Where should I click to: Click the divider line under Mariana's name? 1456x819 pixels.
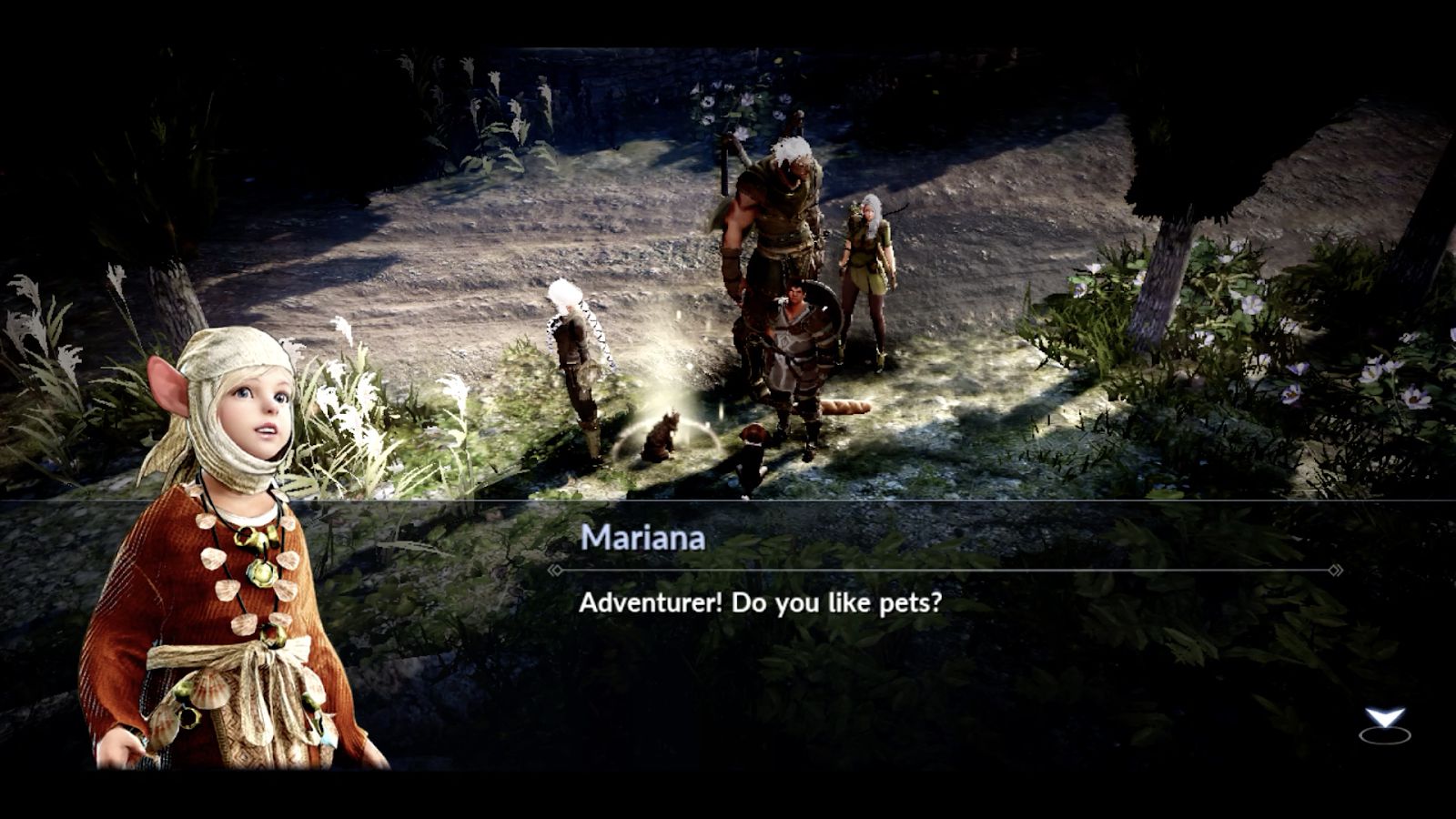(946, 569)
